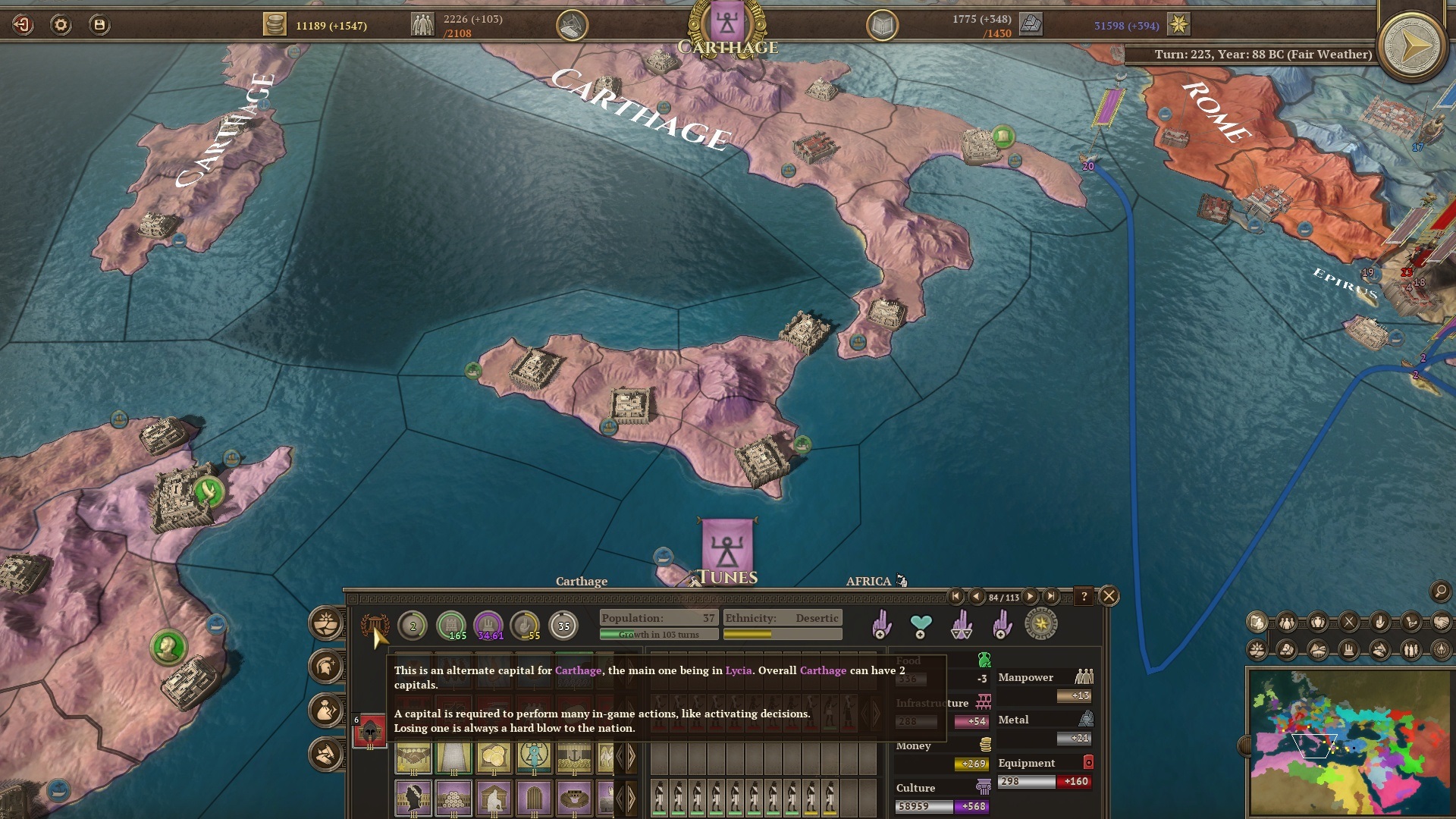
Task: Click the teal heart with plus icon
Action: click(921, 626)
